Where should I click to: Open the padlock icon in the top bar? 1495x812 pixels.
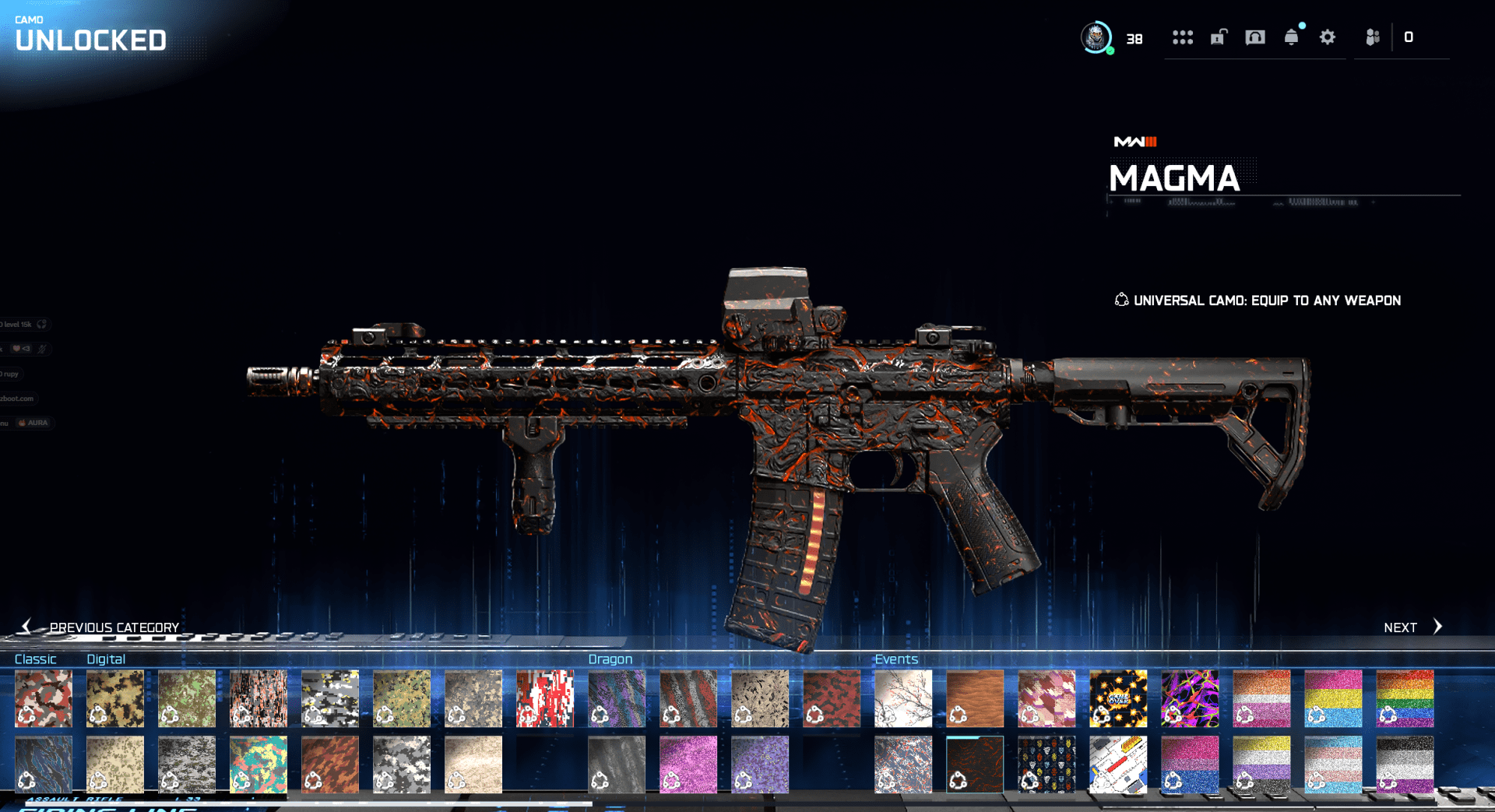coord(1219,37)
